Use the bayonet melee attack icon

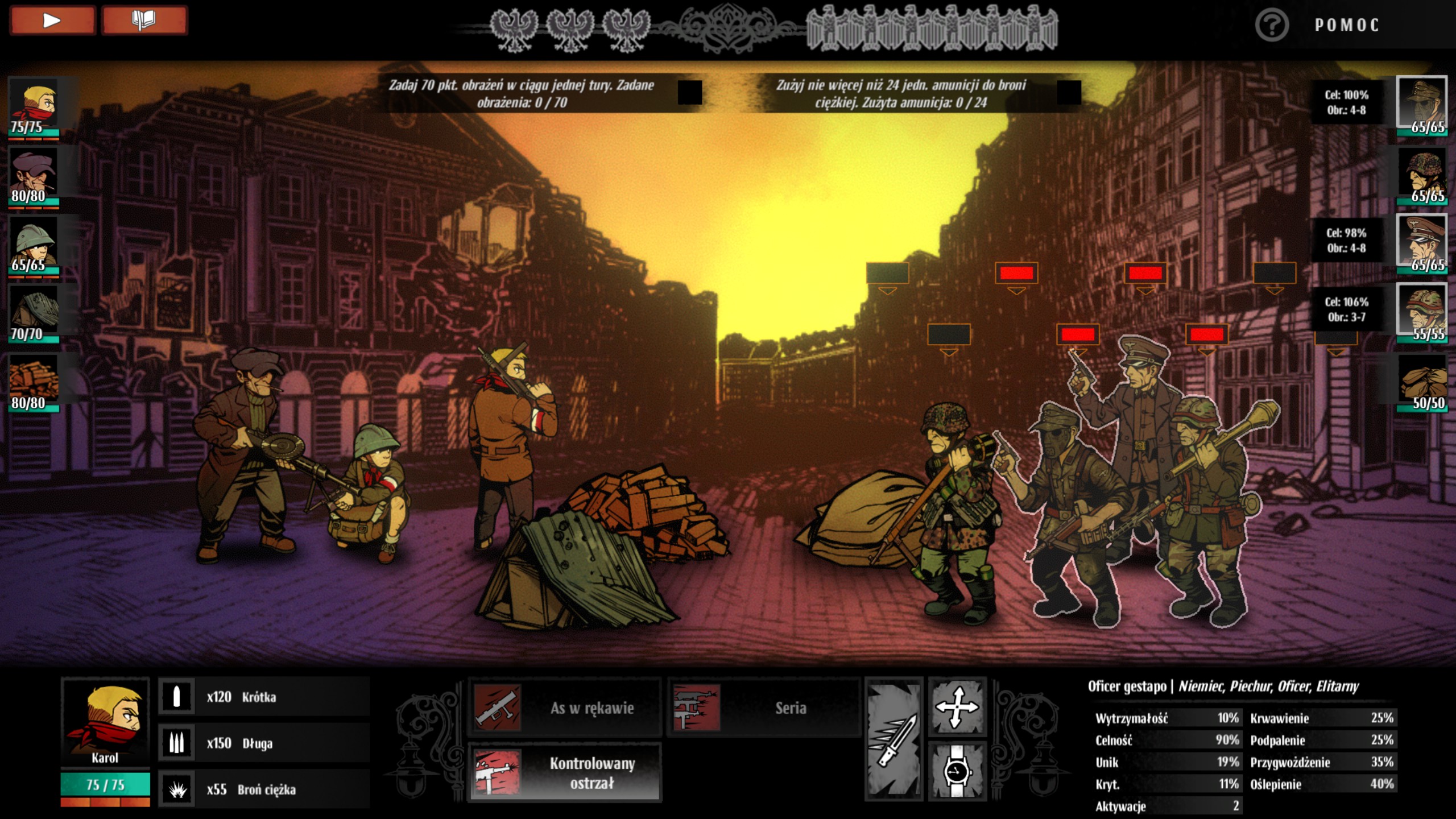(894, 739)
